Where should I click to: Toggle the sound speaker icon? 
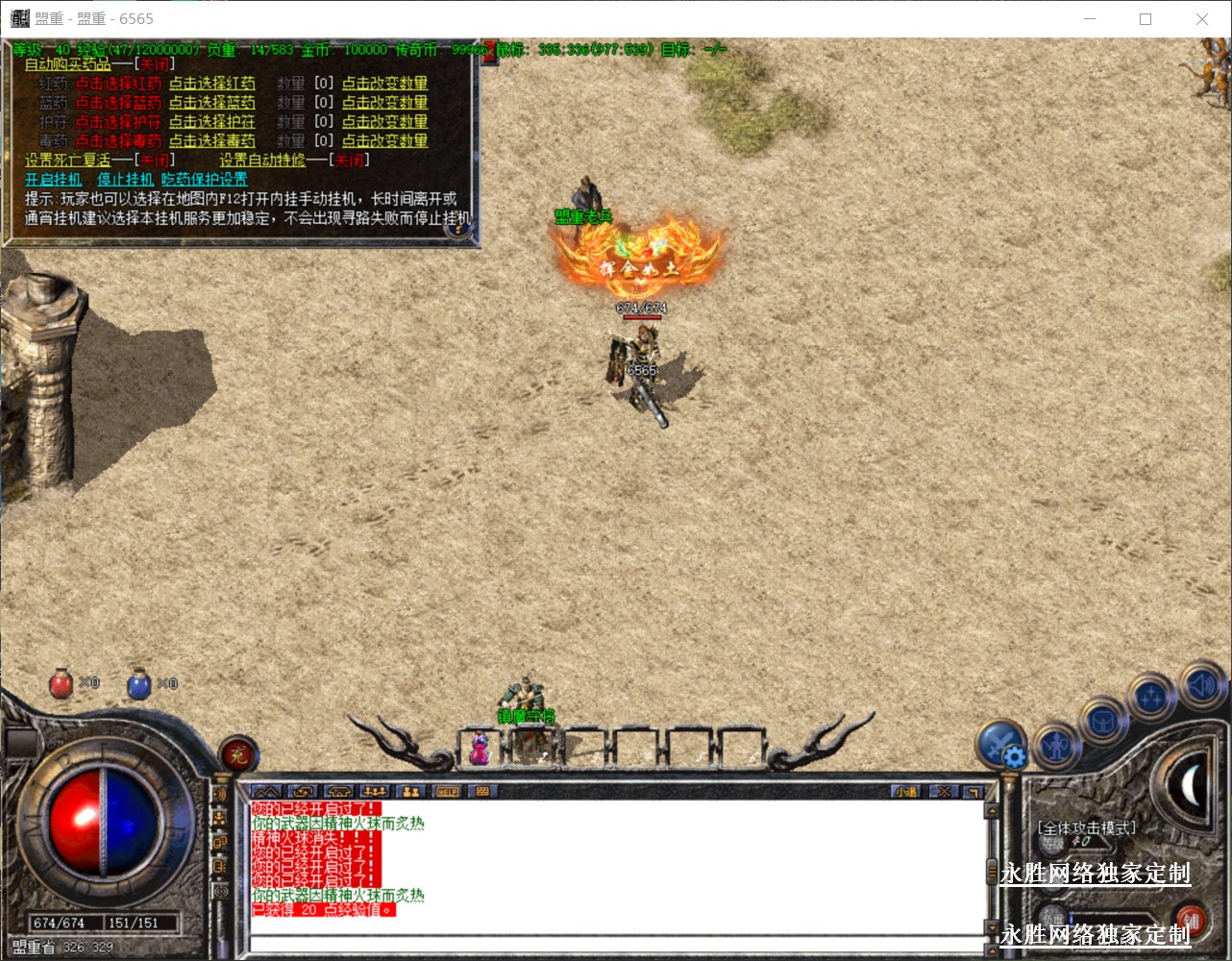[x=1200, y=684]
